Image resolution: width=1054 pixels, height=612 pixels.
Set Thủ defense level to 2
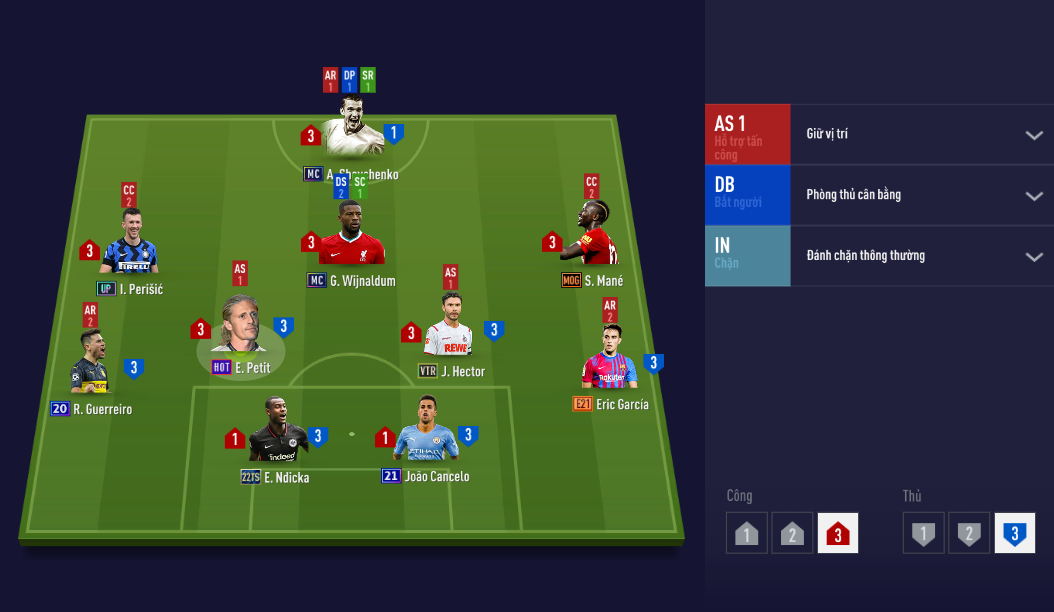969,533
